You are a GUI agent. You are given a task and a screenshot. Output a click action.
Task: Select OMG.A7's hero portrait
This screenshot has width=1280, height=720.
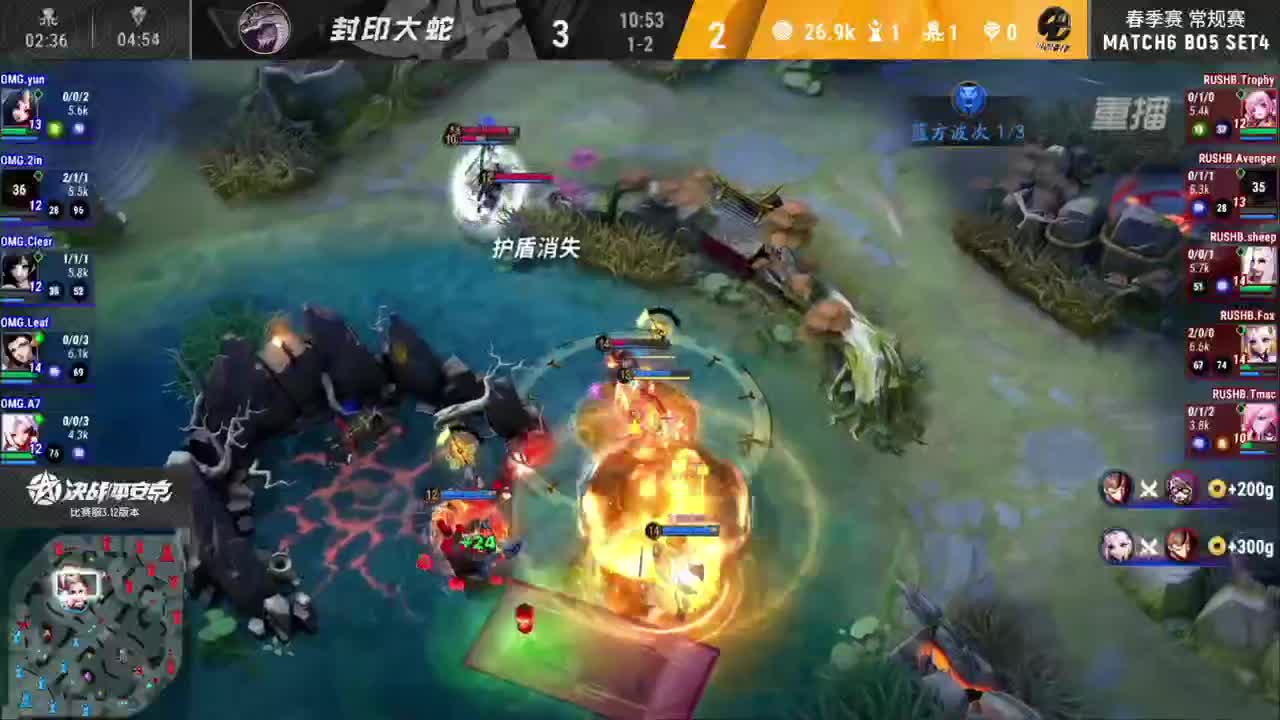point(20,430)
